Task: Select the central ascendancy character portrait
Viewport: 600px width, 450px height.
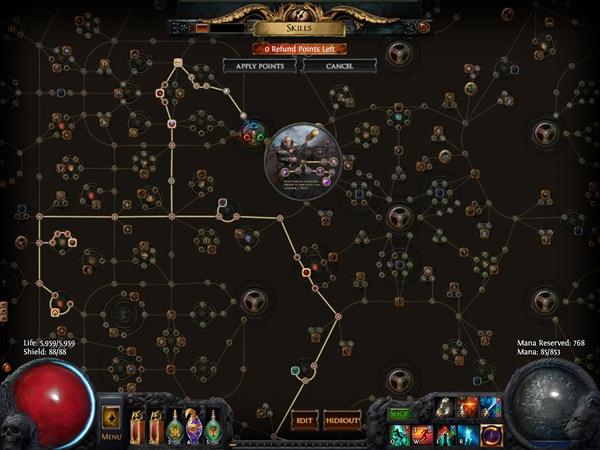Action: tap(302, 159)
